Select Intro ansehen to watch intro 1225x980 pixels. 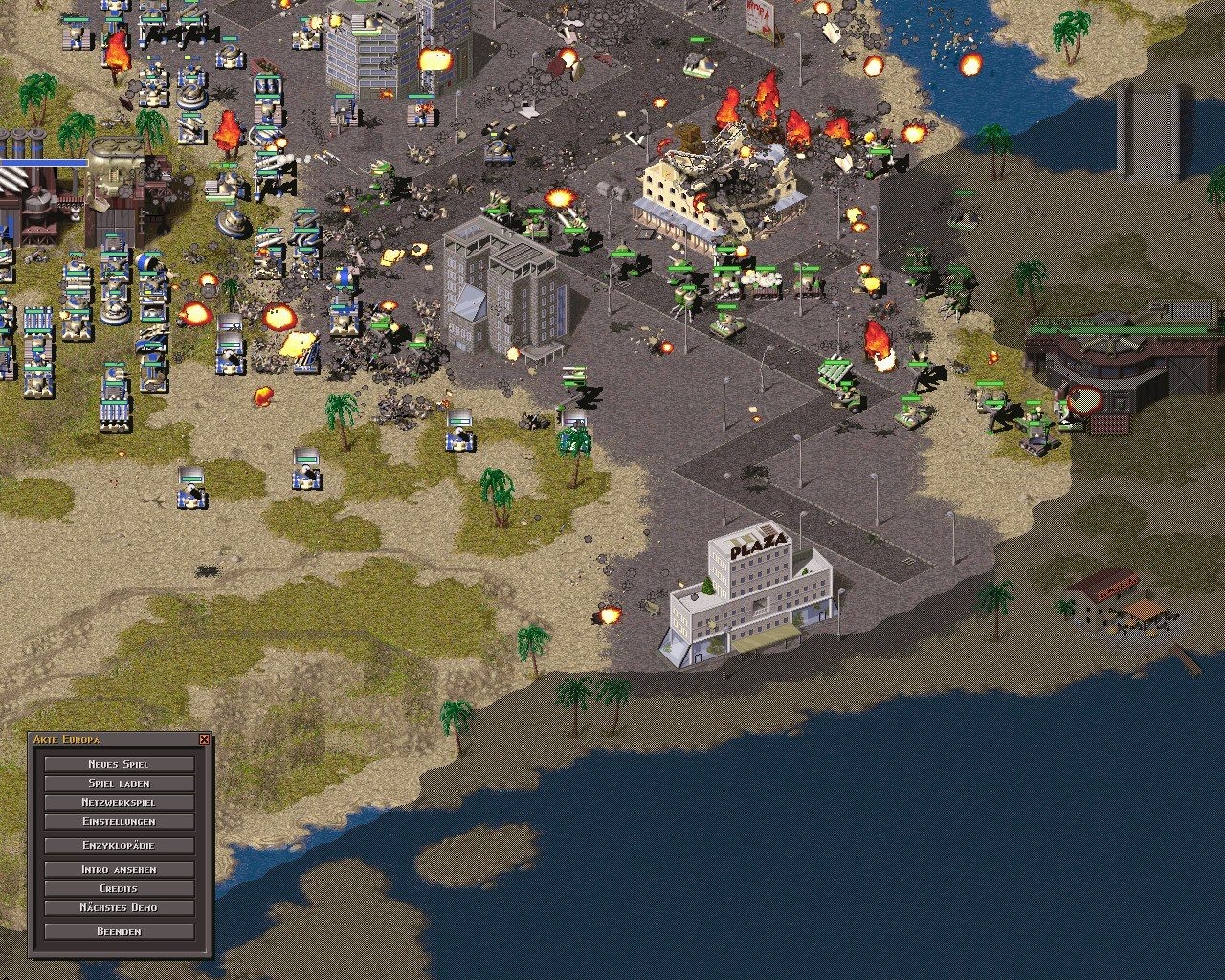[119, 869]
